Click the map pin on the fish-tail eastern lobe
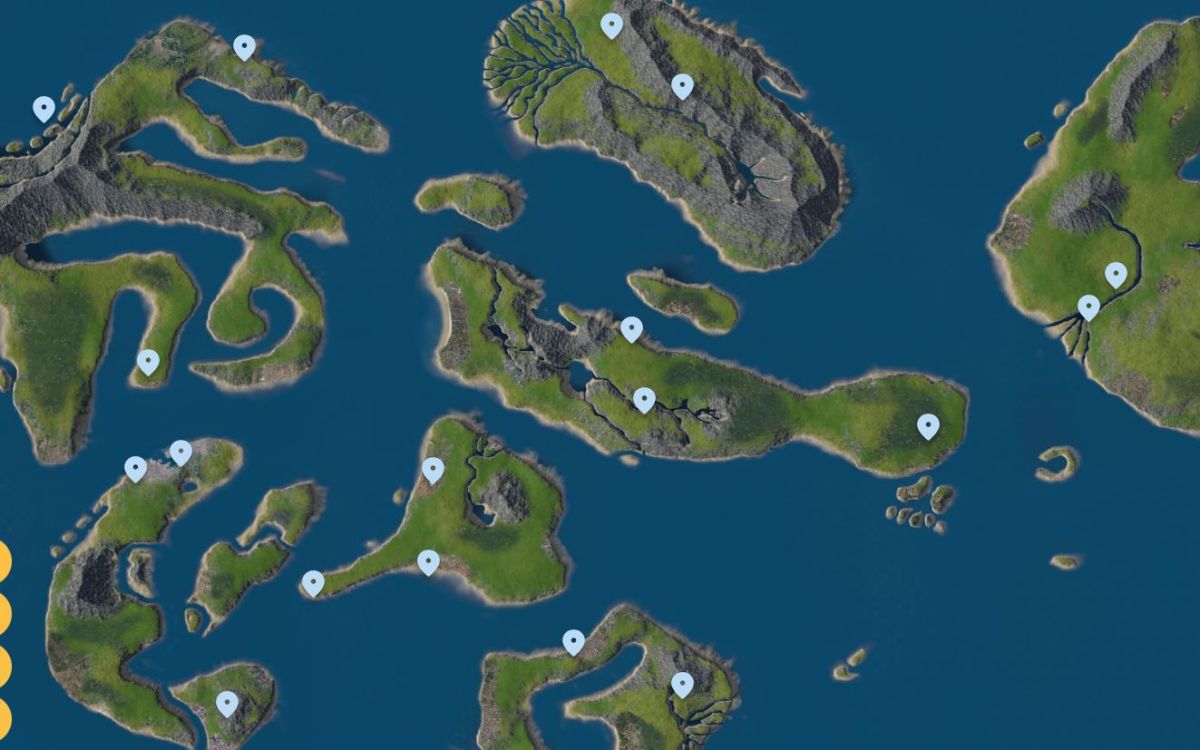Viewport: 1200px width, 750px height. (928, 427)
